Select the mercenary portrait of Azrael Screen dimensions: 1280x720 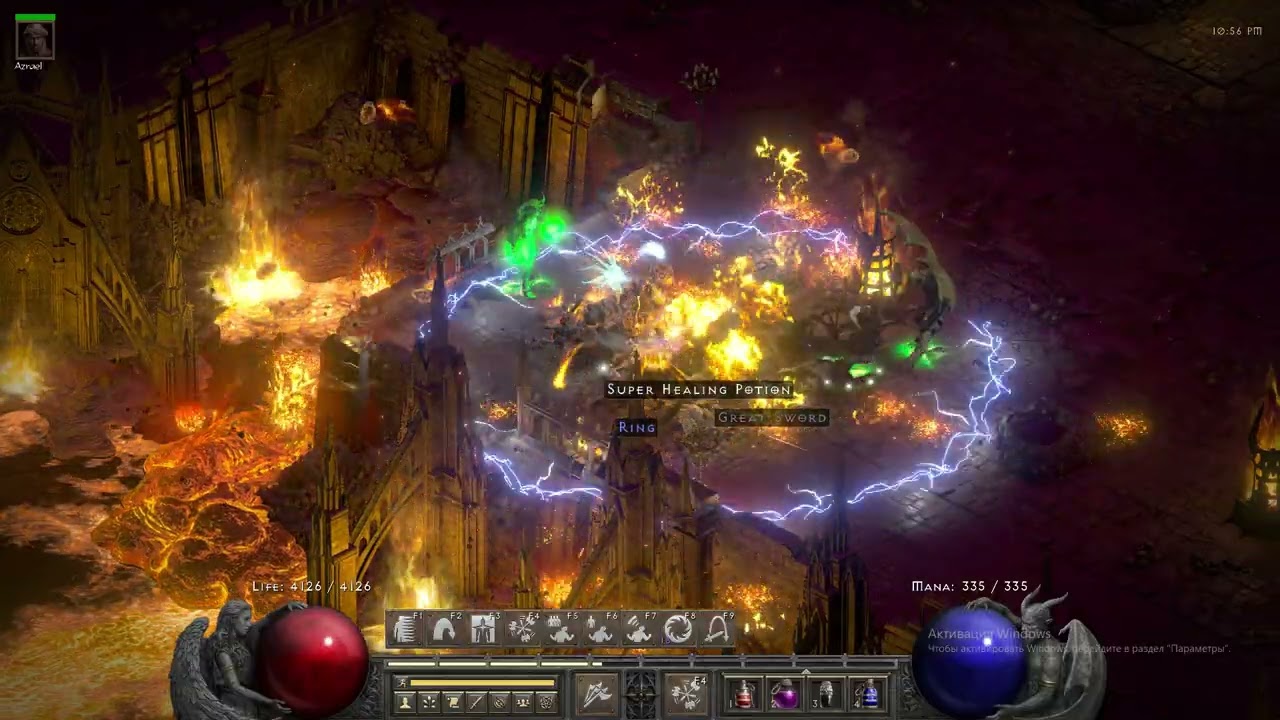point(36,40)
